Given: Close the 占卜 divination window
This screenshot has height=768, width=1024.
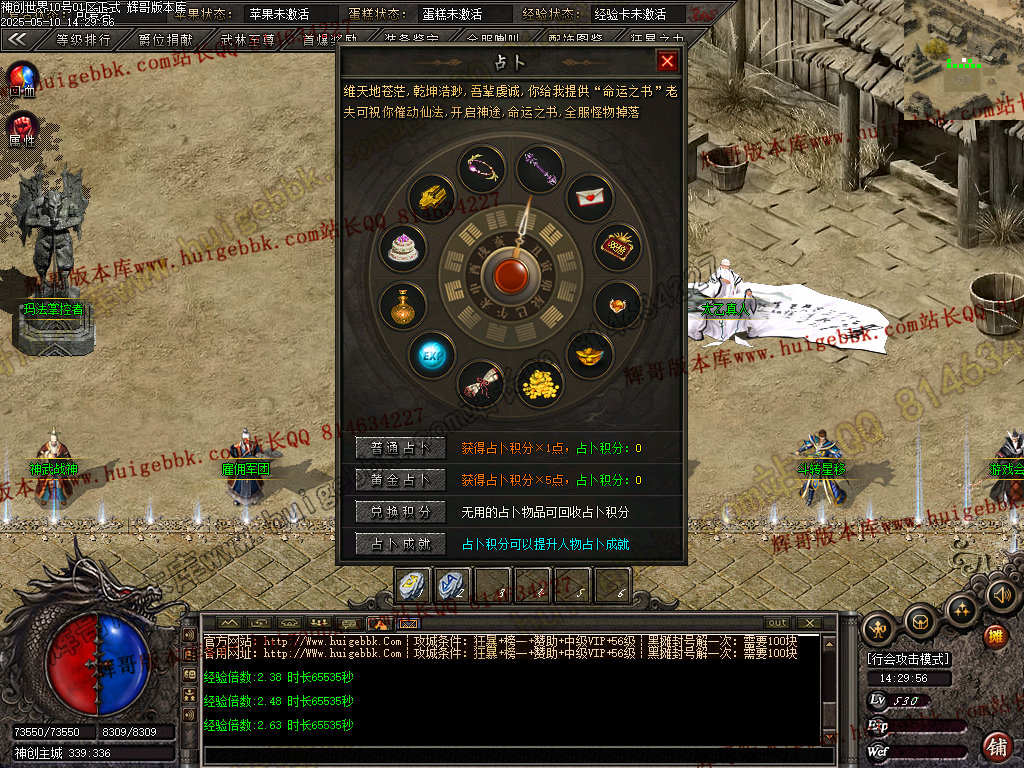Looking at the screenshot, I should point(667,62).
